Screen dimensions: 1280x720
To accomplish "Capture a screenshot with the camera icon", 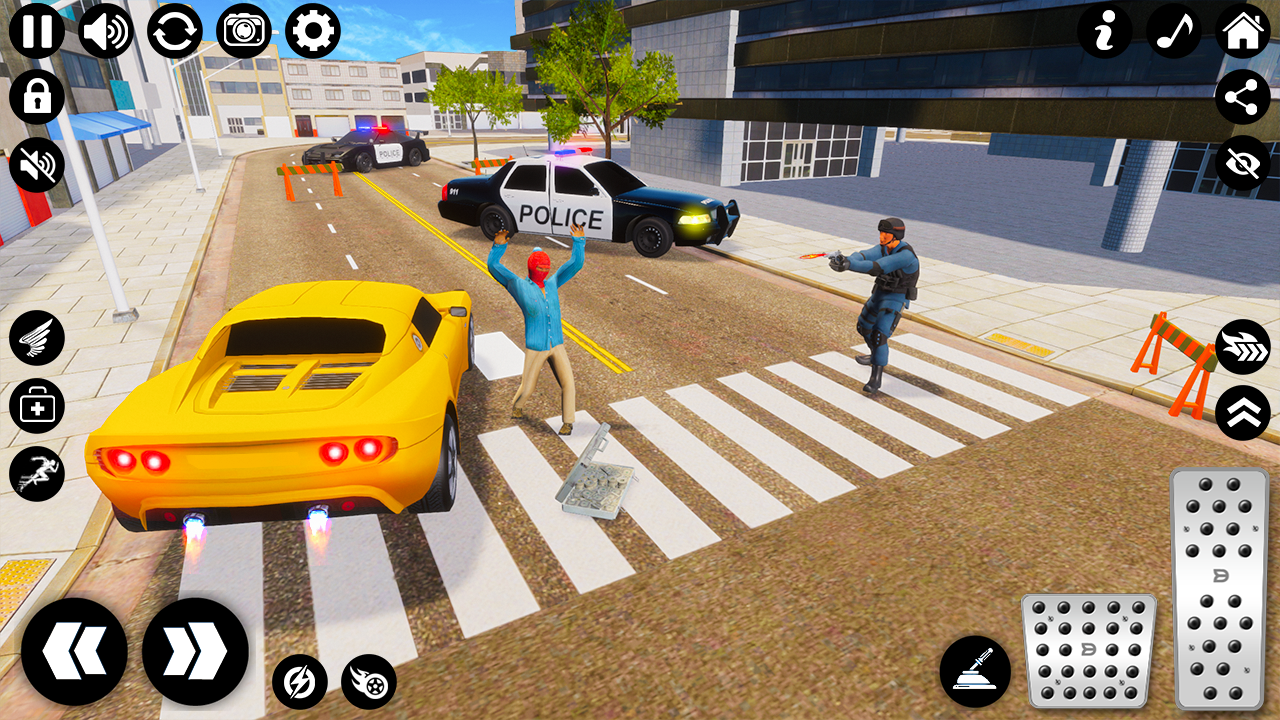I will 243,29.
